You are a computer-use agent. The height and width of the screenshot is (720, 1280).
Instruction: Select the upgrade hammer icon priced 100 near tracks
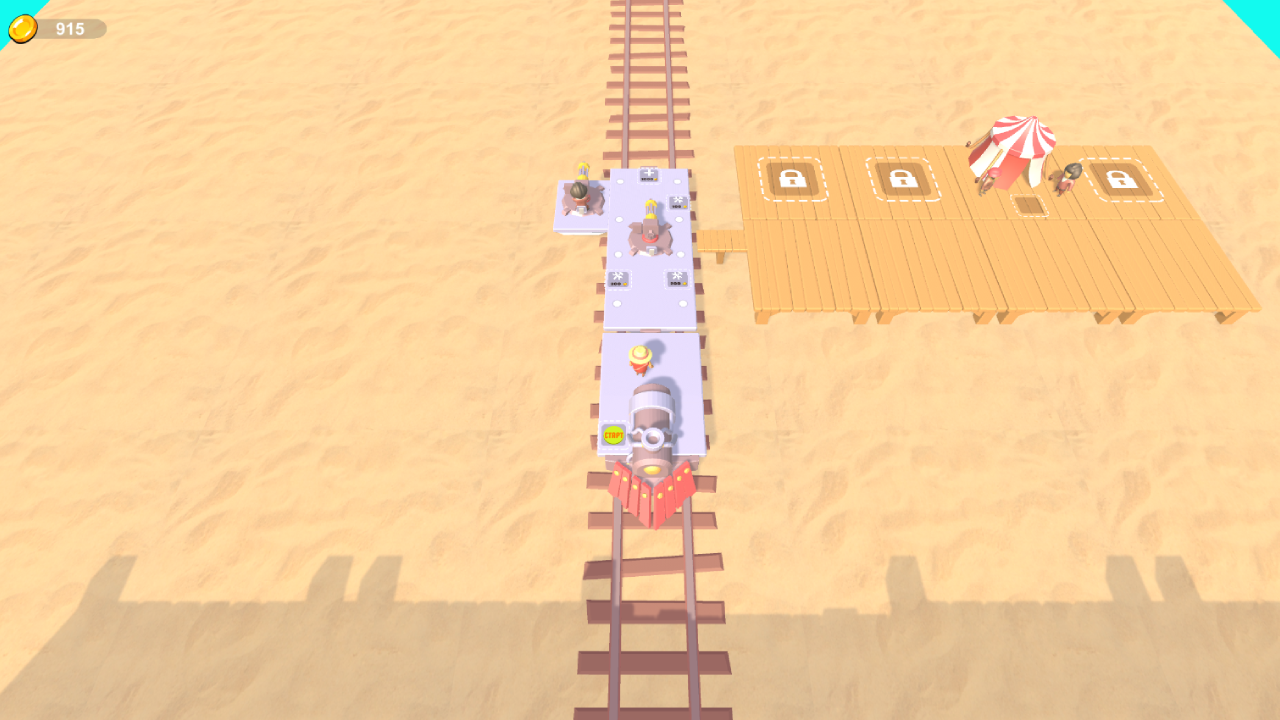(677, 203)
